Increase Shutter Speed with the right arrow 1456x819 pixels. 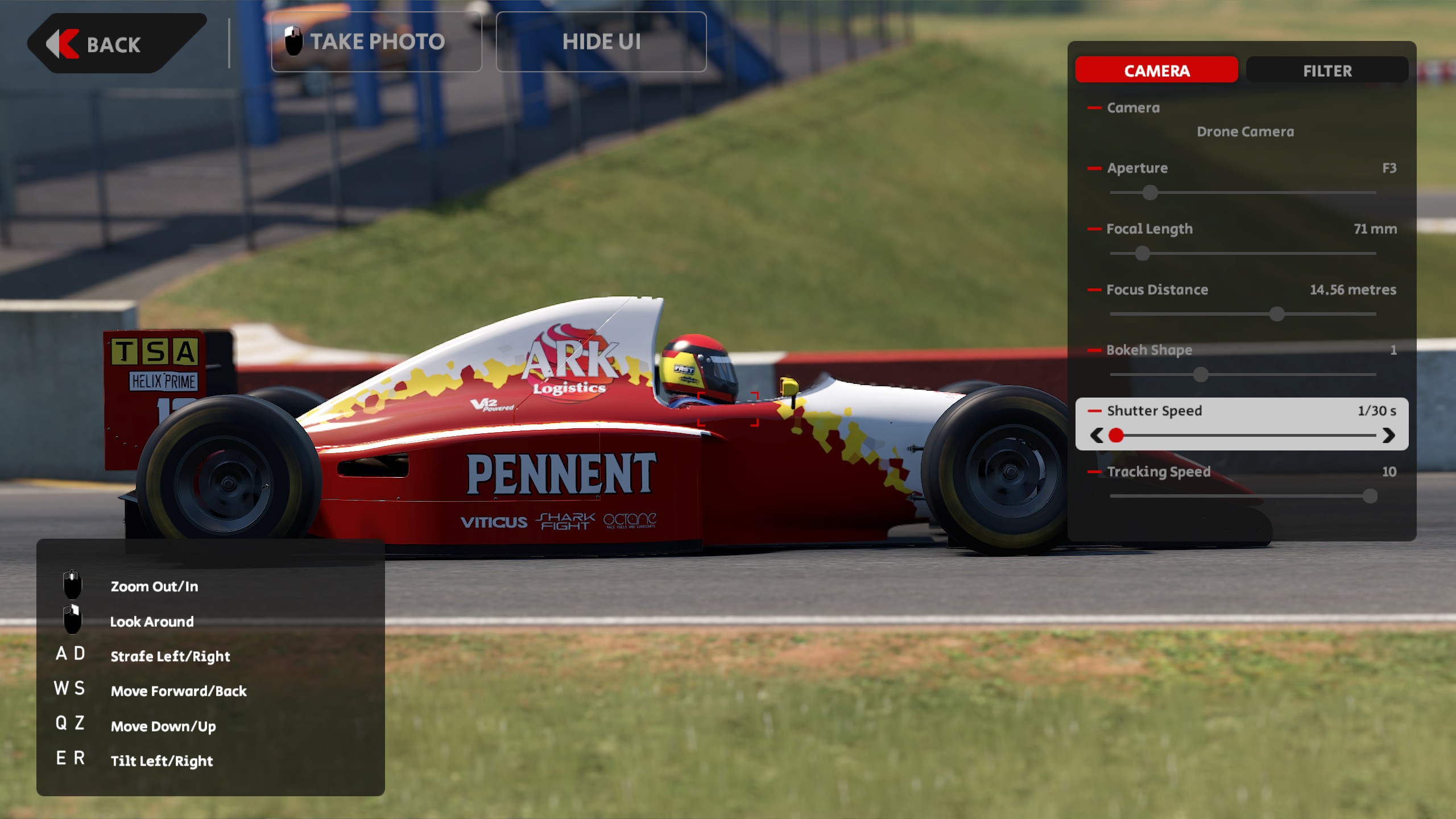(x=1388, y=436)
